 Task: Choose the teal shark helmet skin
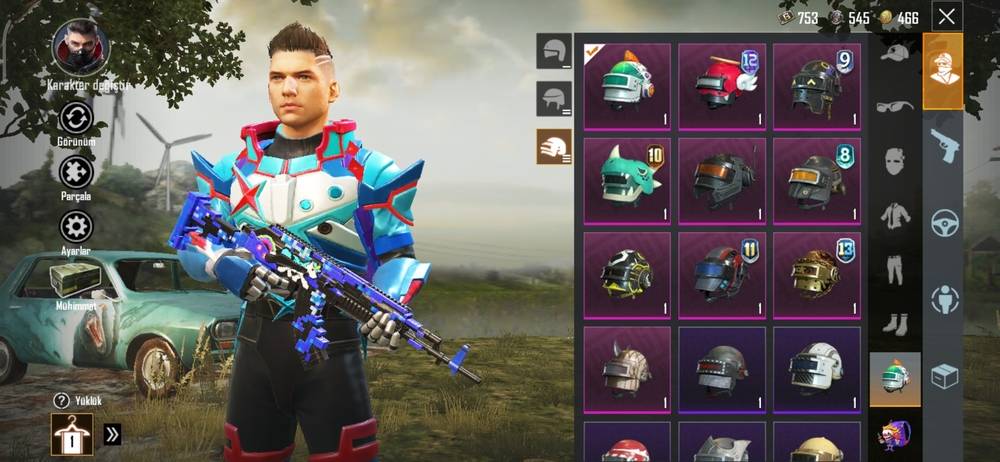pyautogui.click(x=627, y=180)
